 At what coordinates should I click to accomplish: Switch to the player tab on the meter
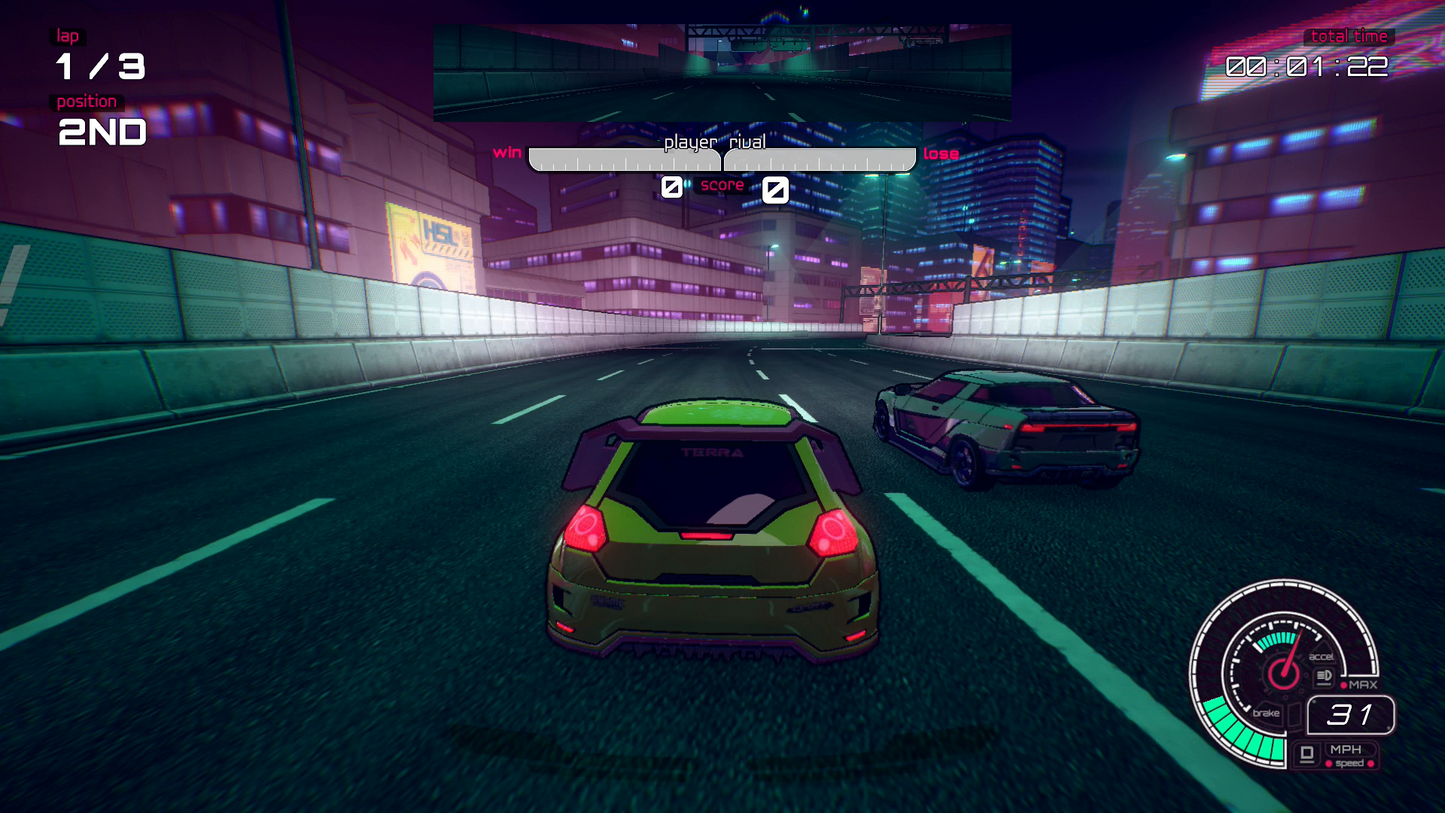point(689,141)
